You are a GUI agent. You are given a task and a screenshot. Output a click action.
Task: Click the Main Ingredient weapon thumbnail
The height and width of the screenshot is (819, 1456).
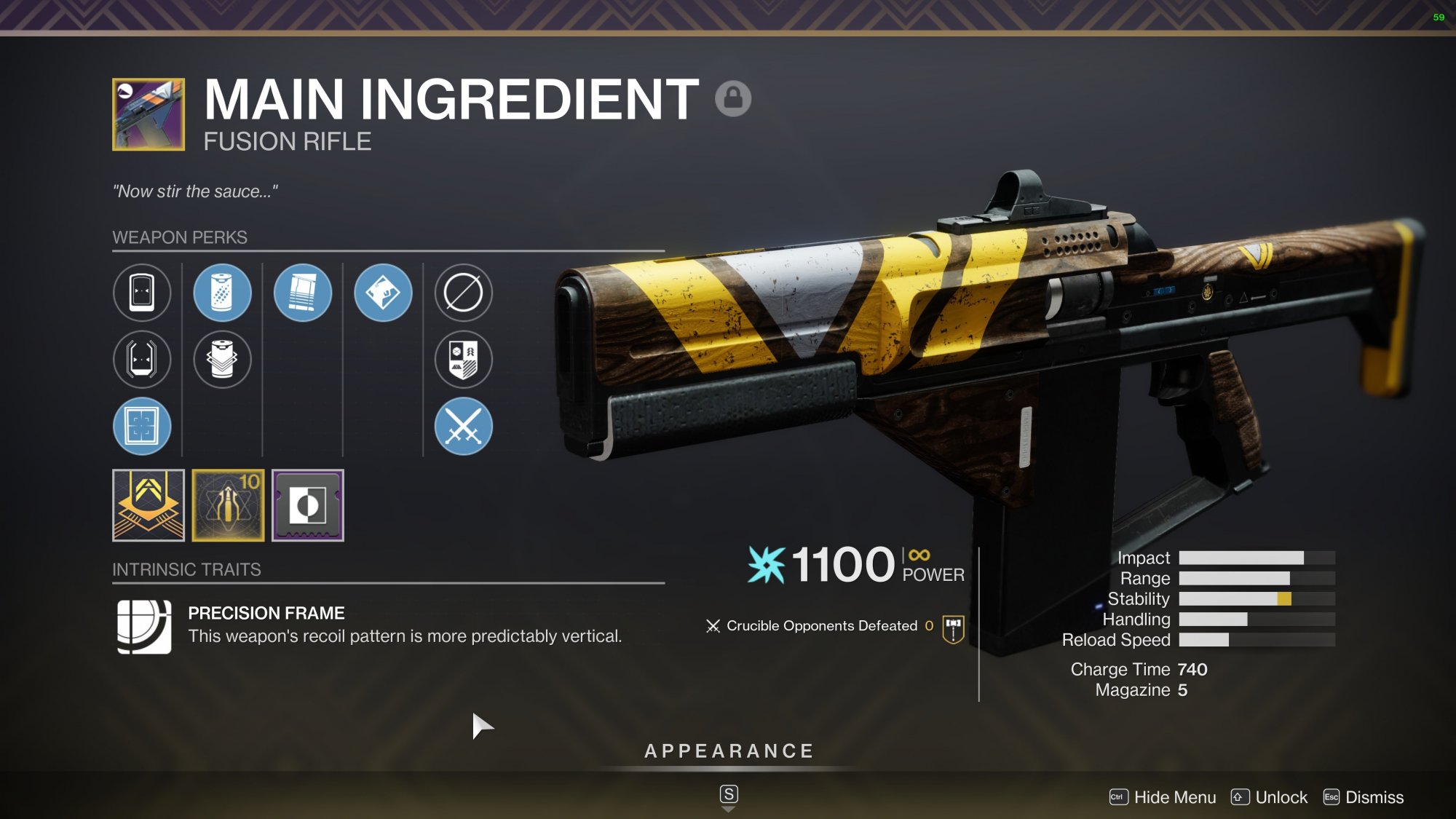149,114
